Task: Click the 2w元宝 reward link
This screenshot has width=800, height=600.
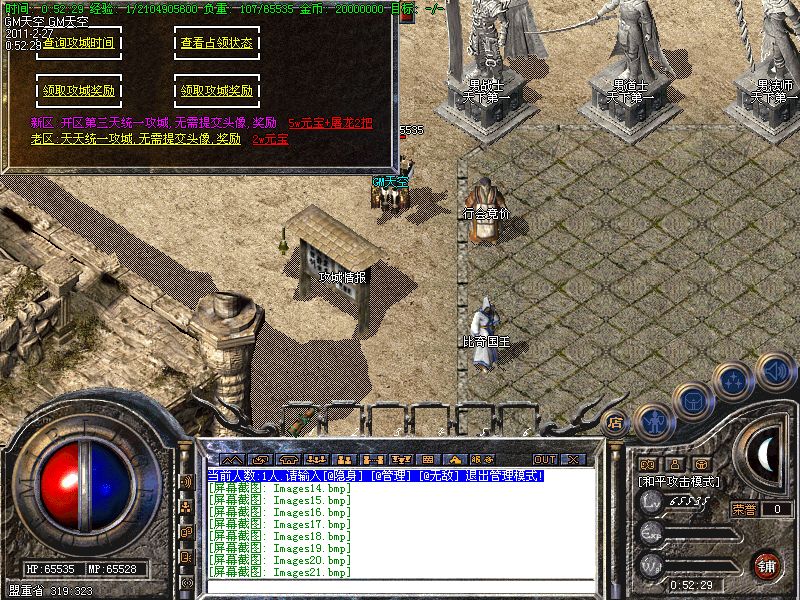Action: (270, 139)
